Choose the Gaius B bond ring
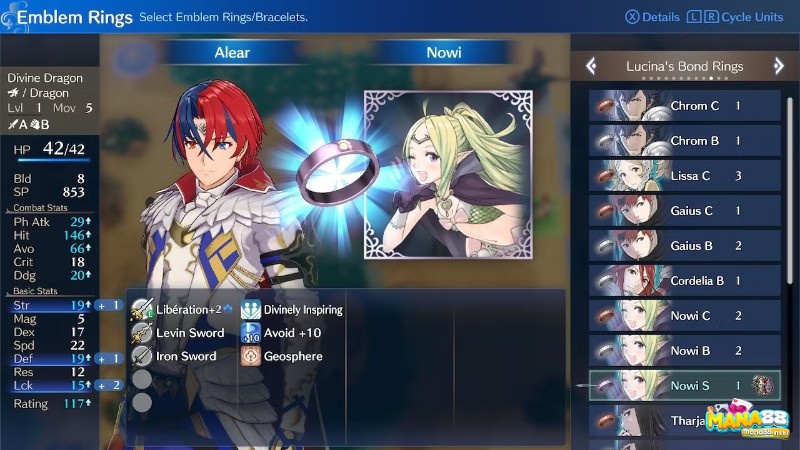The height and width of the screenshot is (450, 800). 685,246
